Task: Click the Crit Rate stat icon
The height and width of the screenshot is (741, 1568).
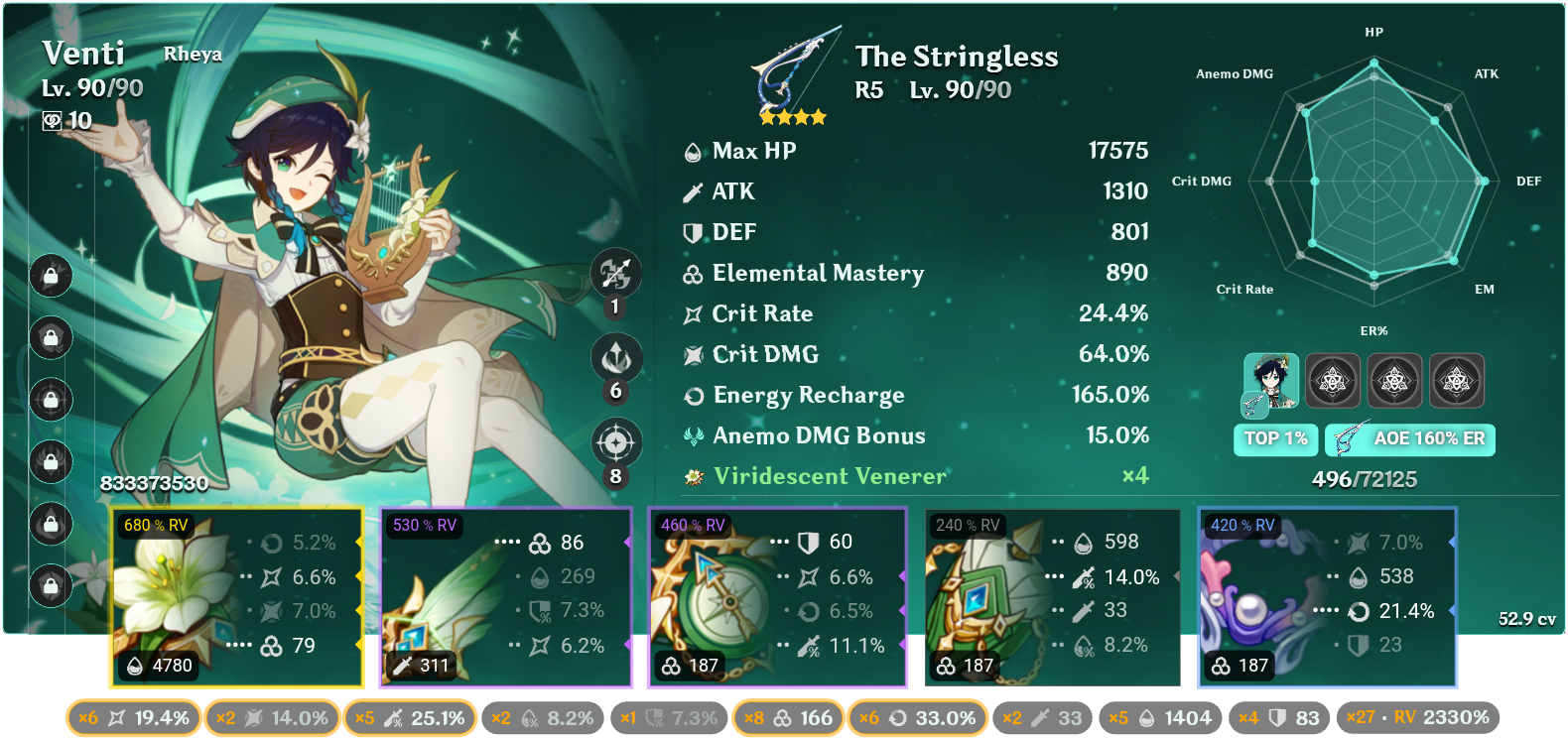Action: point(692,313)
